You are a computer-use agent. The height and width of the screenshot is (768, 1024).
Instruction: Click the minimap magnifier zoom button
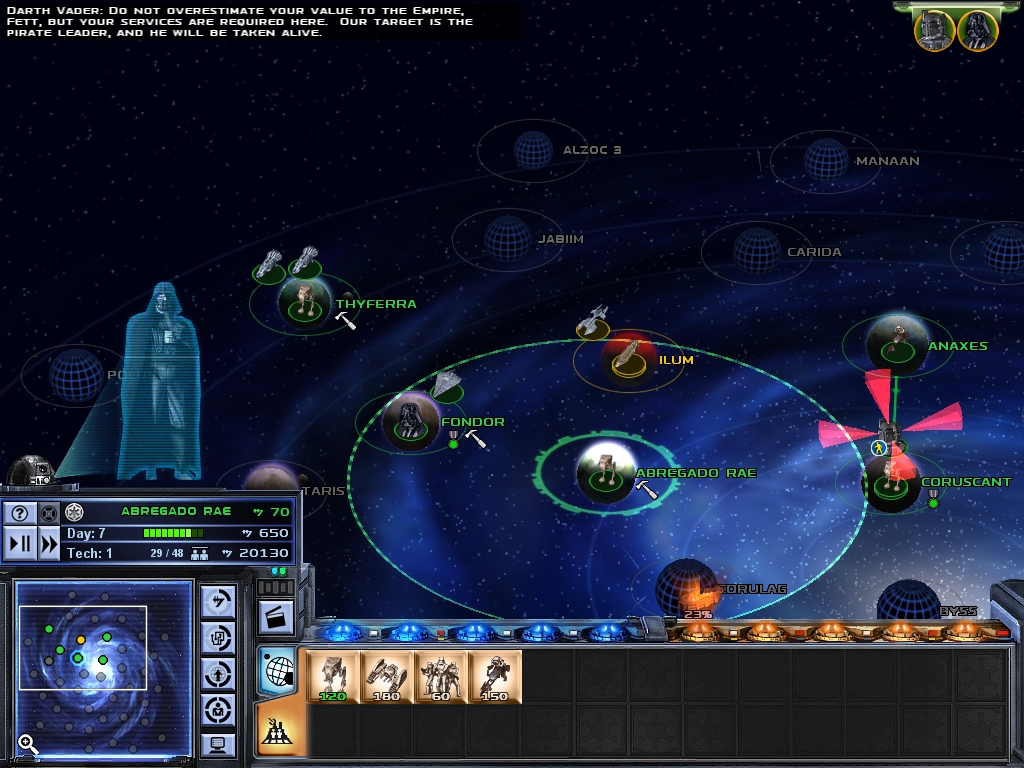28,744
